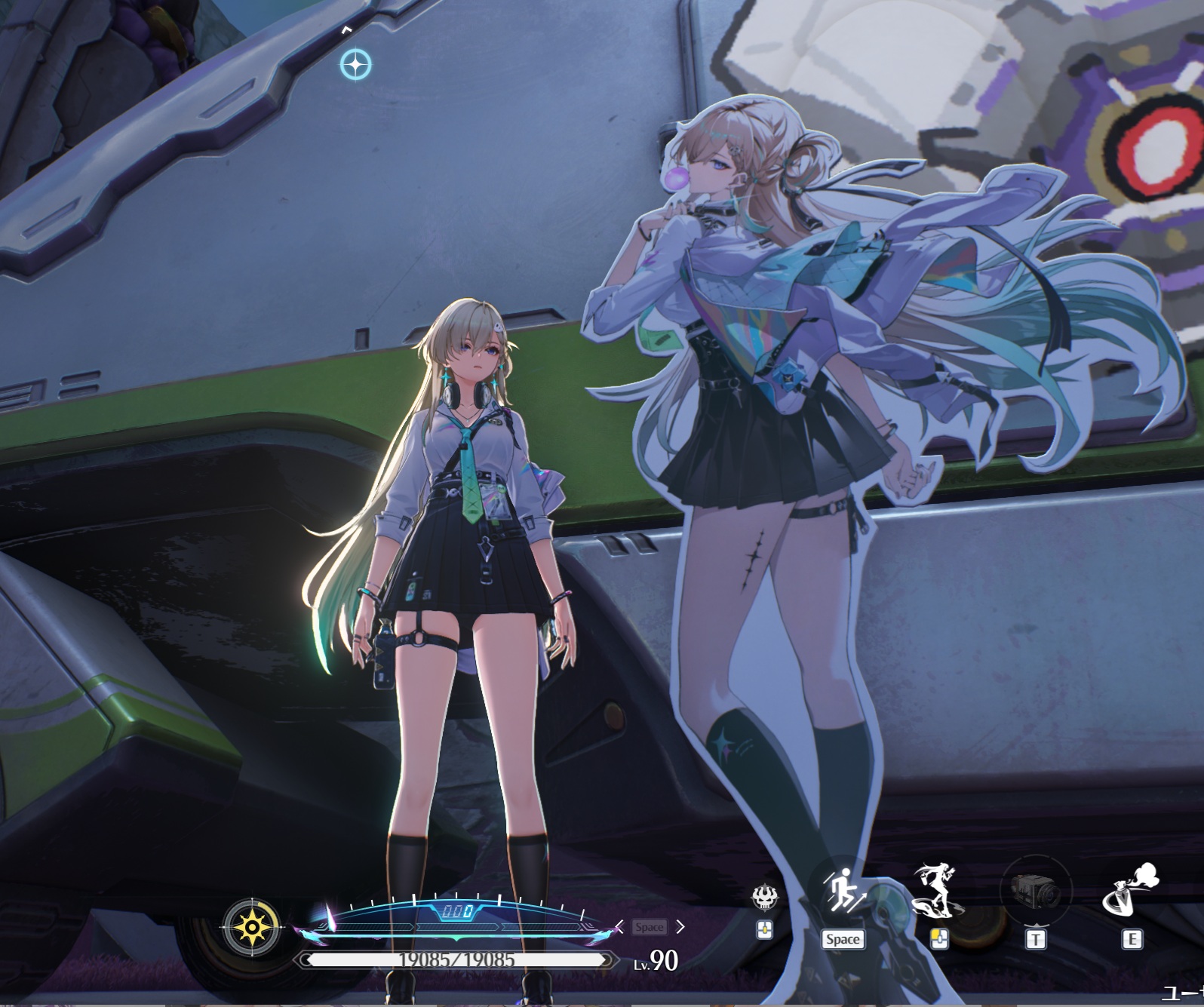Trigger the running girl attack skill icon
Viewport: 1204px width, 1007px height.
pyautogui.click(x=938, y=891)
